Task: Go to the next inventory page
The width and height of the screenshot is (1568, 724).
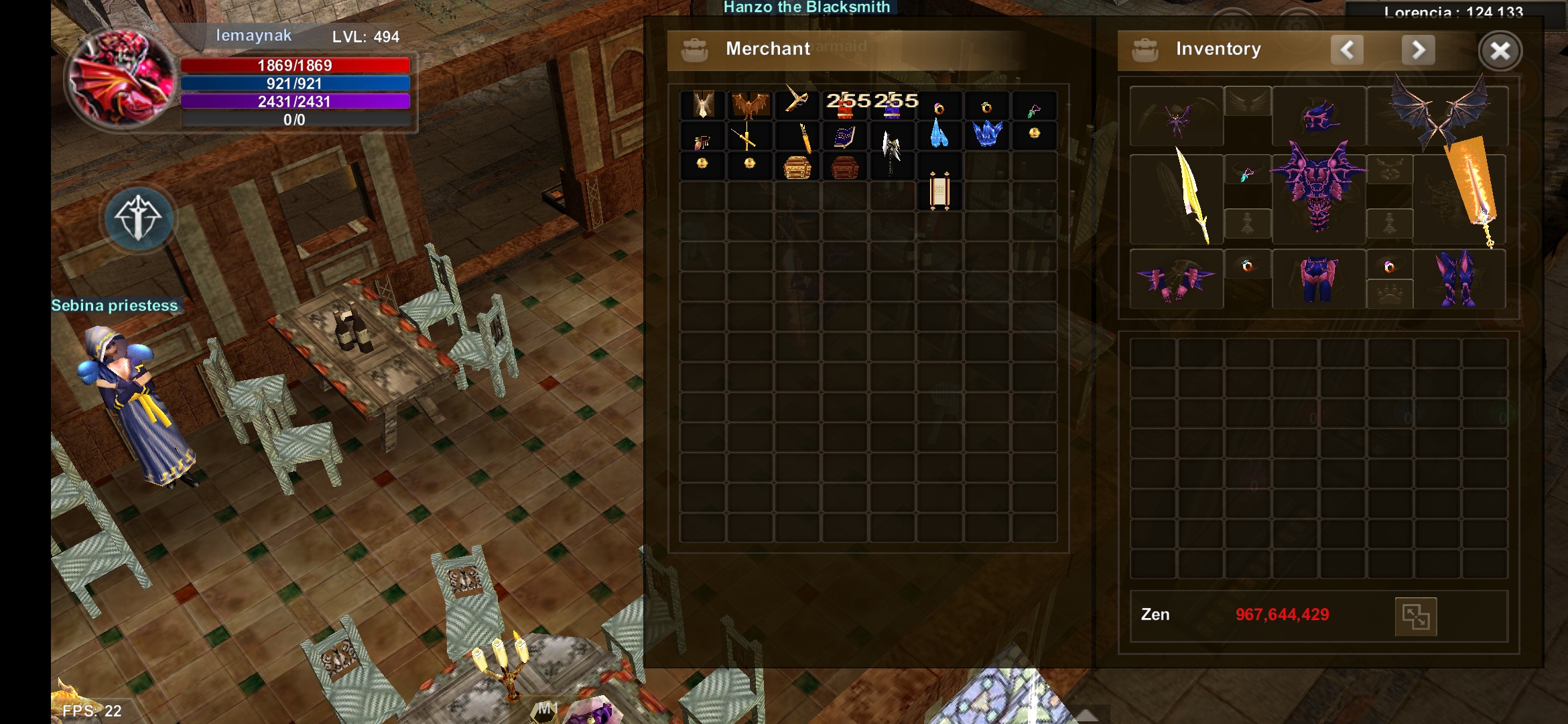Action: 1418,50
